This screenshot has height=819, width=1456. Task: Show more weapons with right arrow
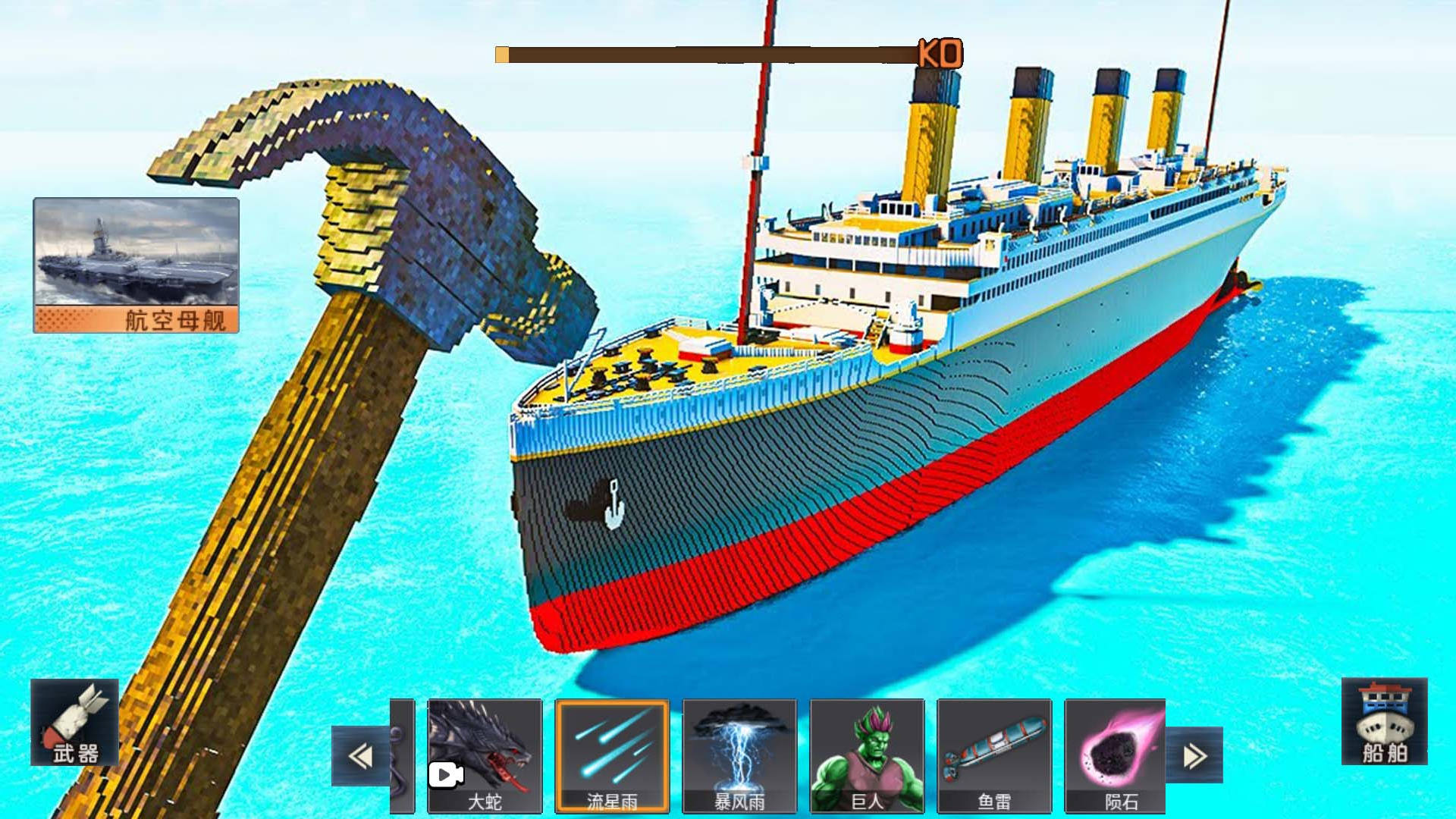pos(1194,755)
